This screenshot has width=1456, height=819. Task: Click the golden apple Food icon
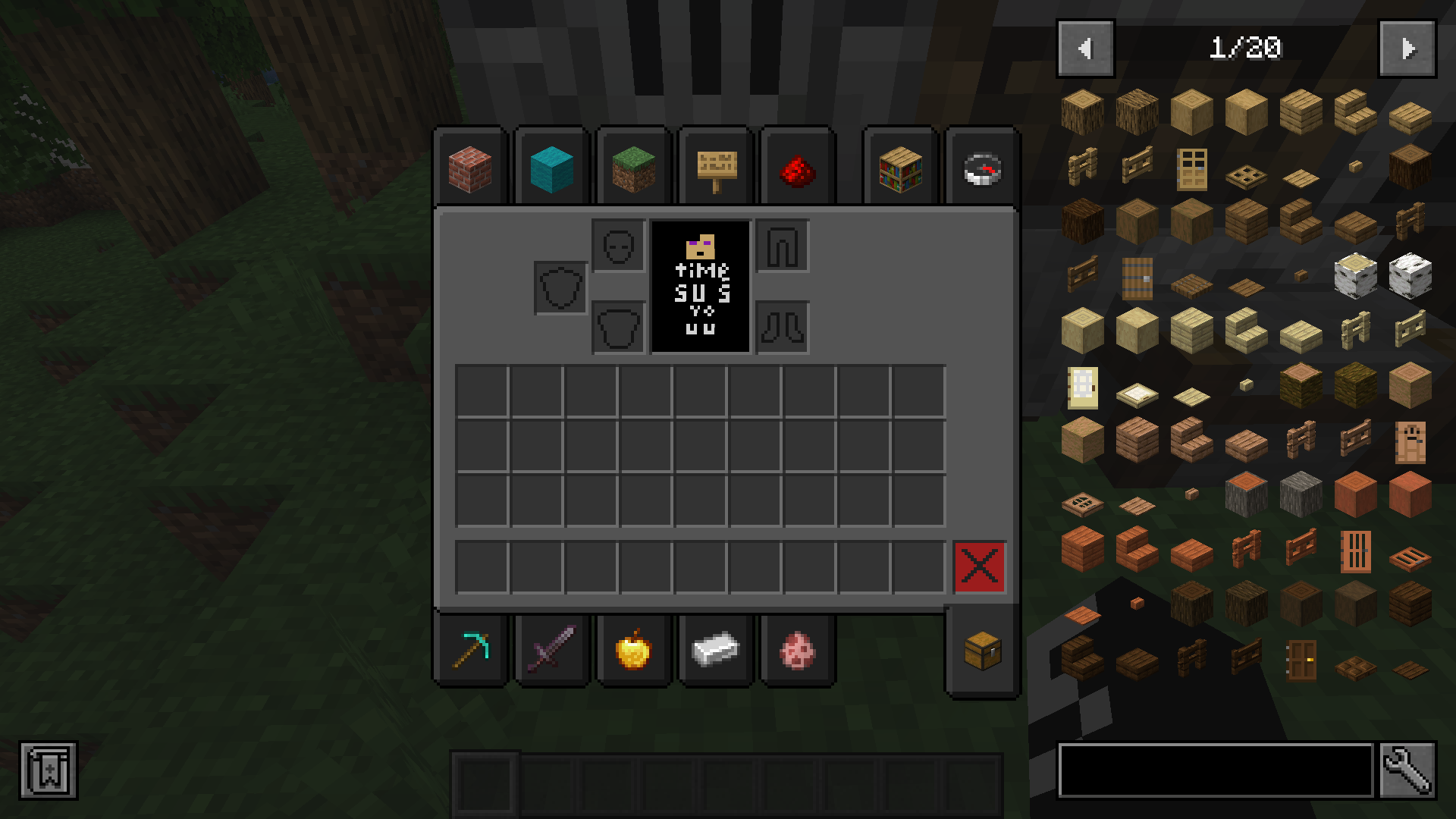pyautogui.click(x=634, y=648)
